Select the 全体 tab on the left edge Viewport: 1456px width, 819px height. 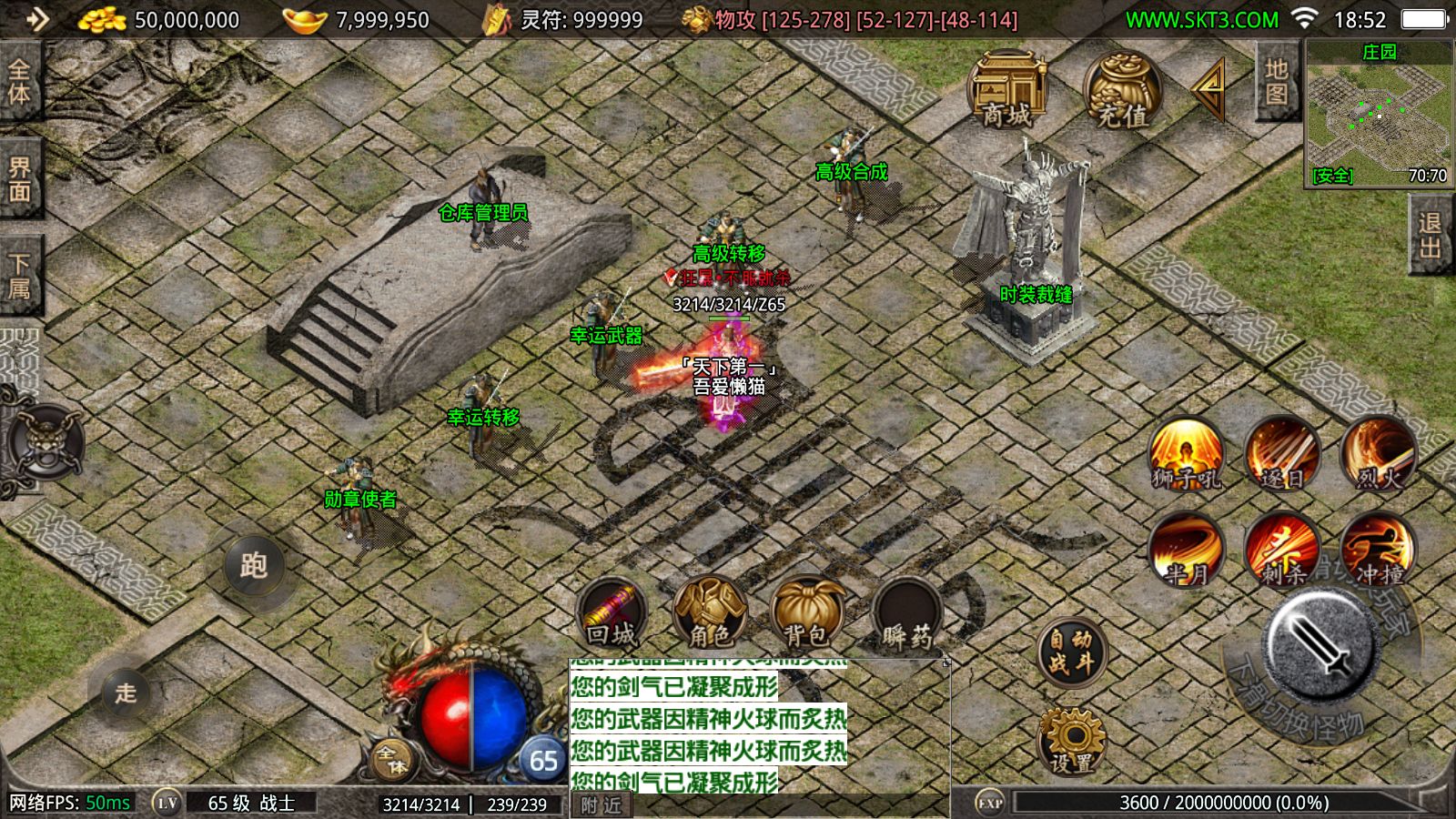[19, 81]
